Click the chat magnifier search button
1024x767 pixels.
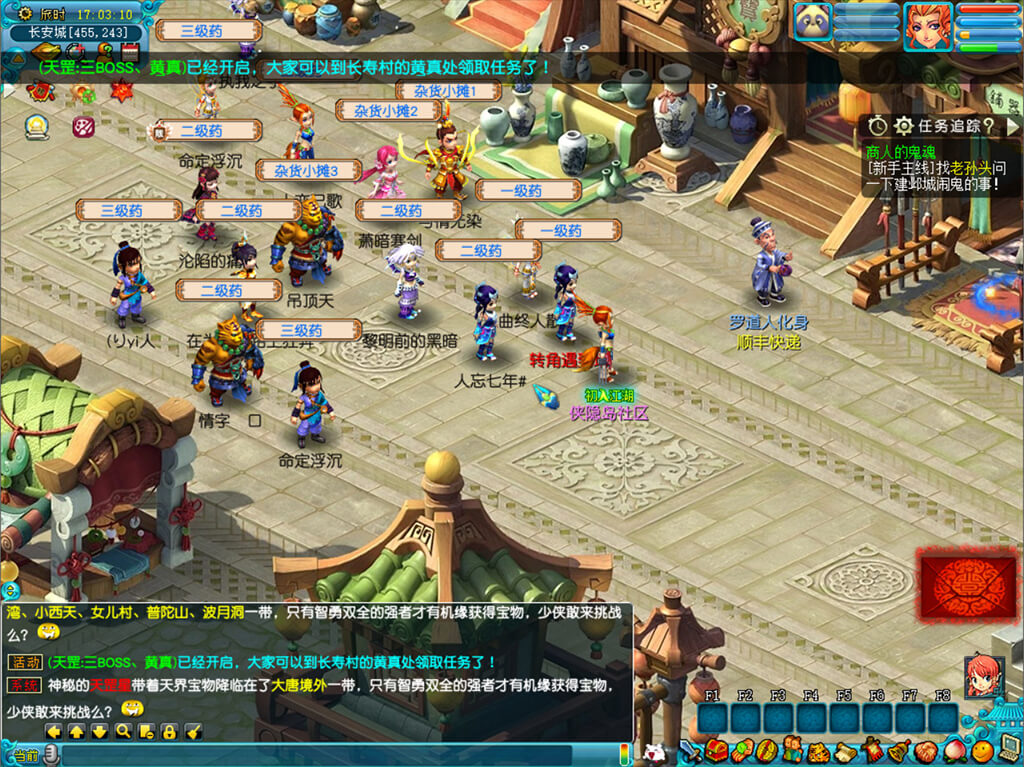123,731
